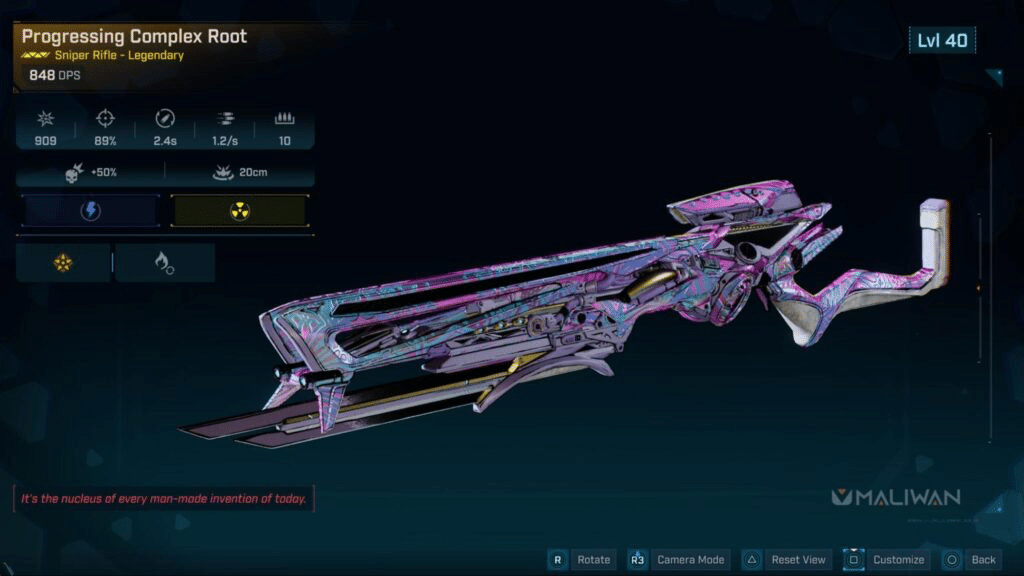Choose Reset View
The image size is (1024, 576).
(x=798, y=560)
